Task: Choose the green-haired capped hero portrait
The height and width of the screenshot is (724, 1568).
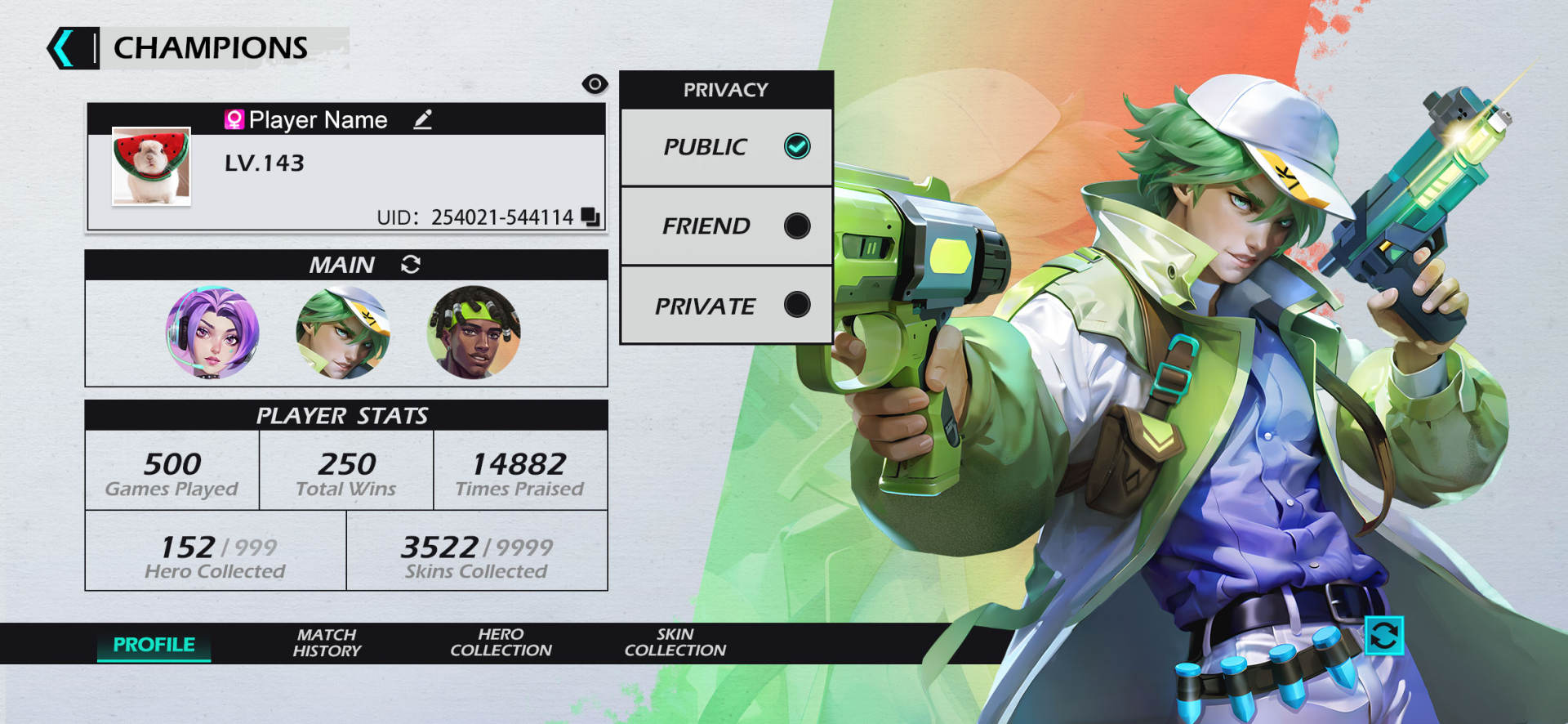Action: click(343, 333)
